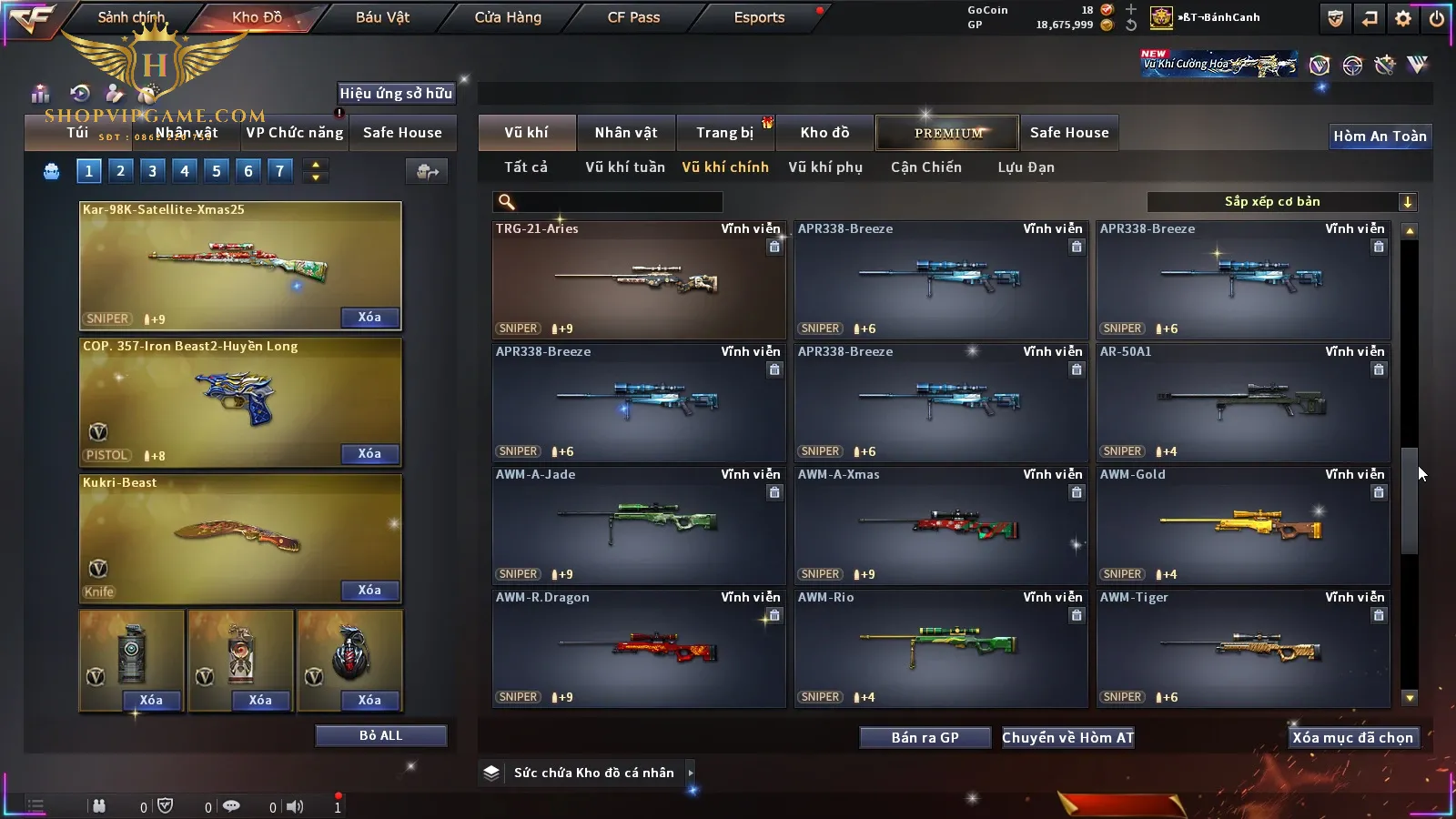Open the Sắp xếp cơ bản sort dropdown

(1281, 202)
